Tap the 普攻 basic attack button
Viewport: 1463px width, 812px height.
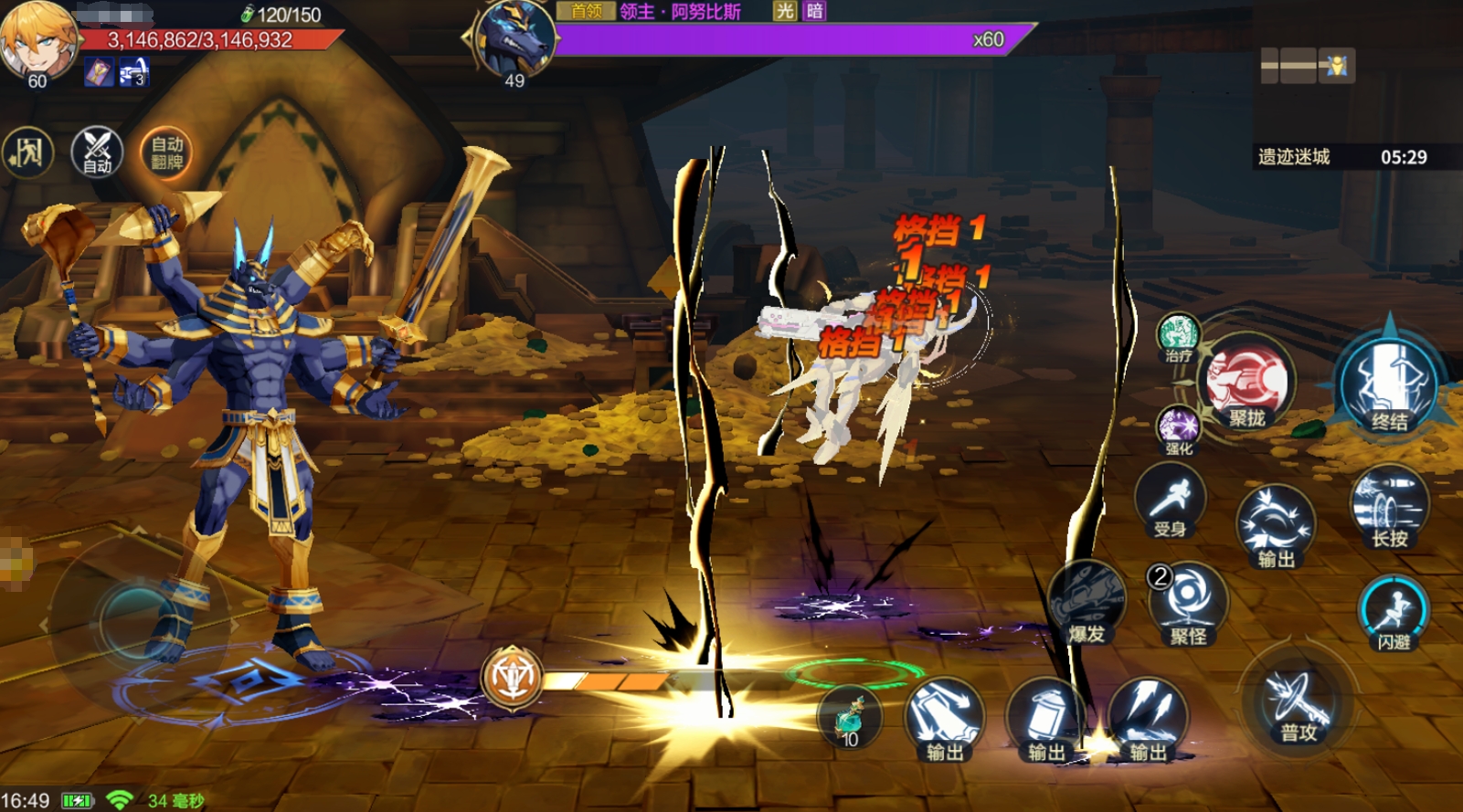point(1298,705)
